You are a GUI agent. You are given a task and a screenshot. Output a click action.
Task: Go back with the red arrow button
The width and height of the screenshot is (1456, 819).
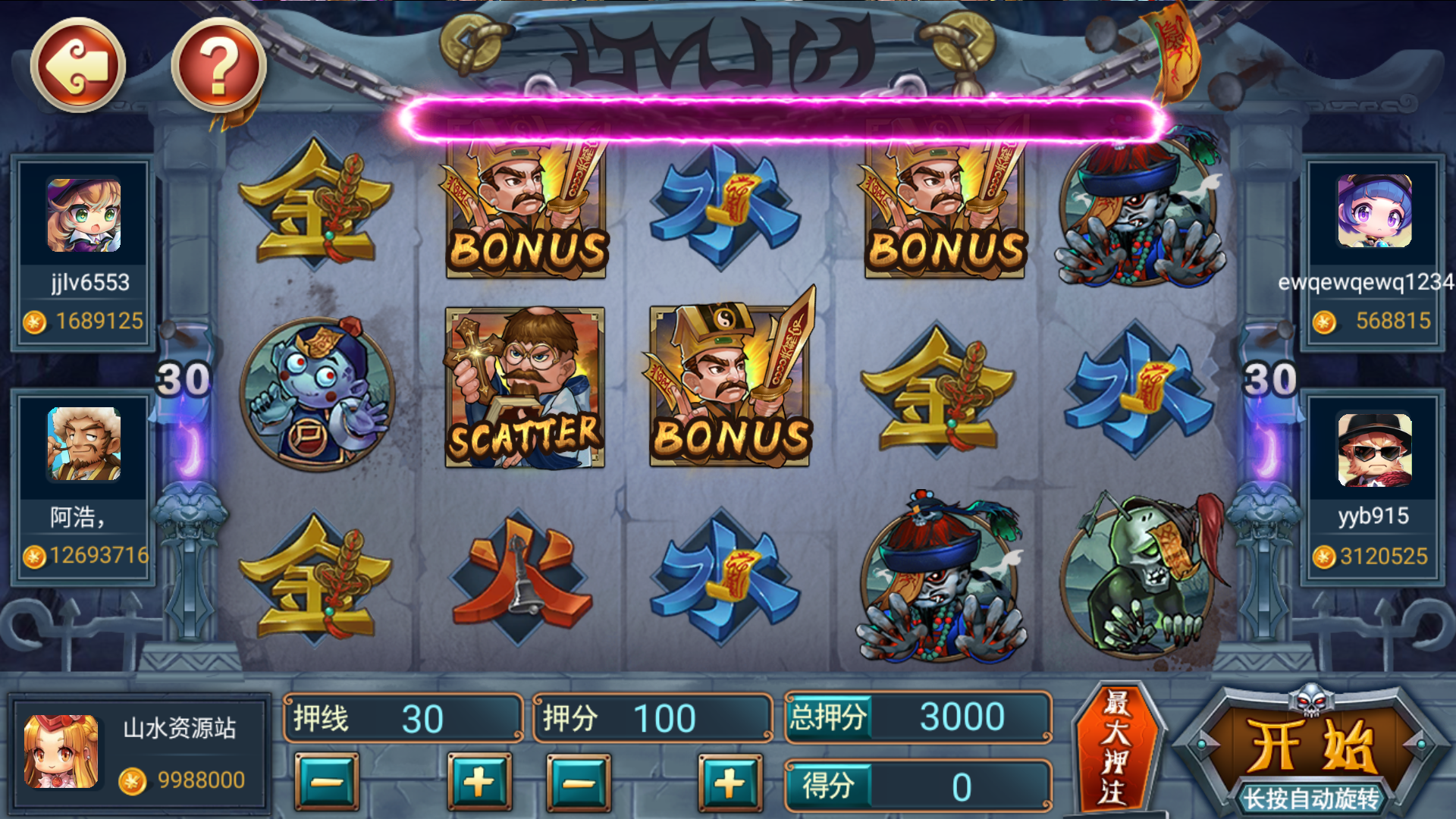(77, 66)
